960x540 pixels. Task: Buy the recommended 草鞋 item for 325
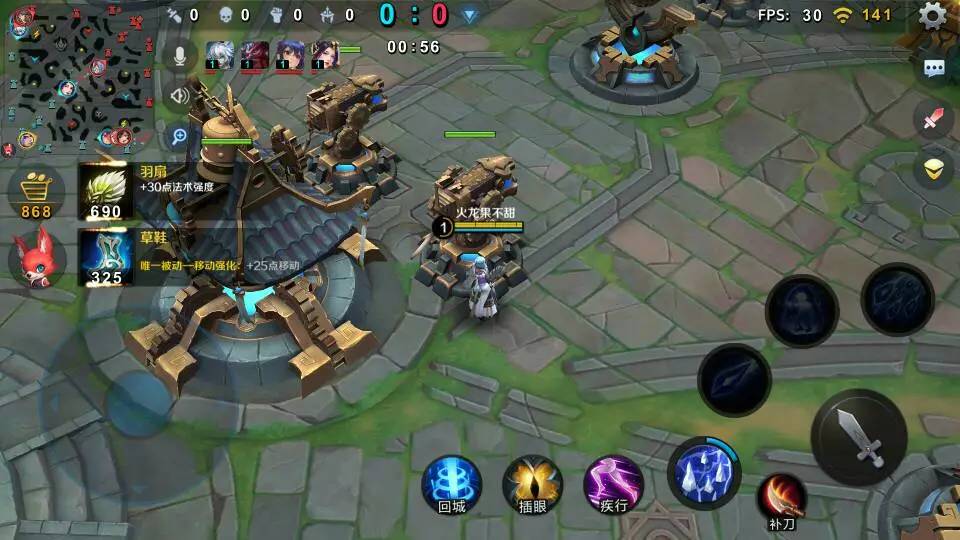pos(106,258)
